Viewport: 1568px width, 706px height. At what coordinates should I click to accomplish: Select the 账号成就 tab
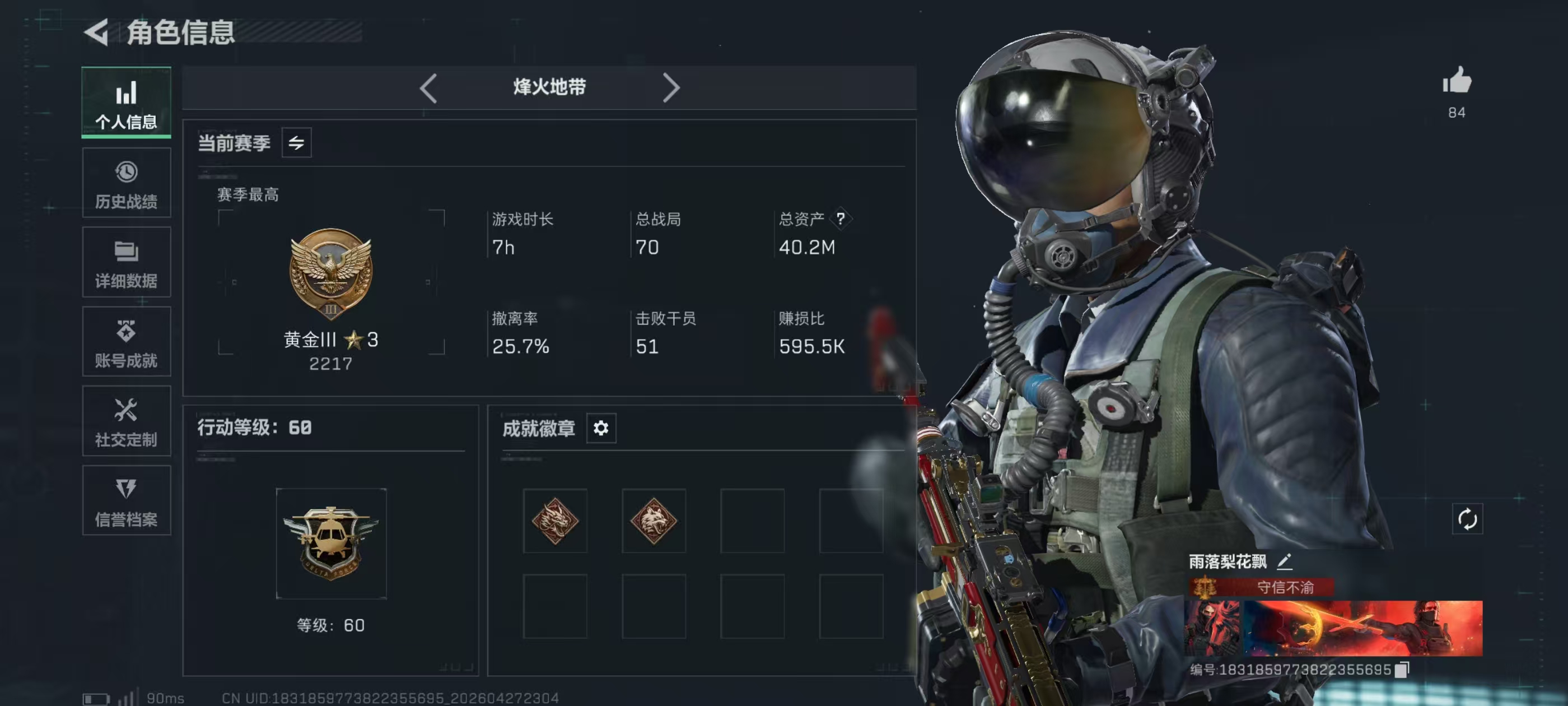[126, 342]
